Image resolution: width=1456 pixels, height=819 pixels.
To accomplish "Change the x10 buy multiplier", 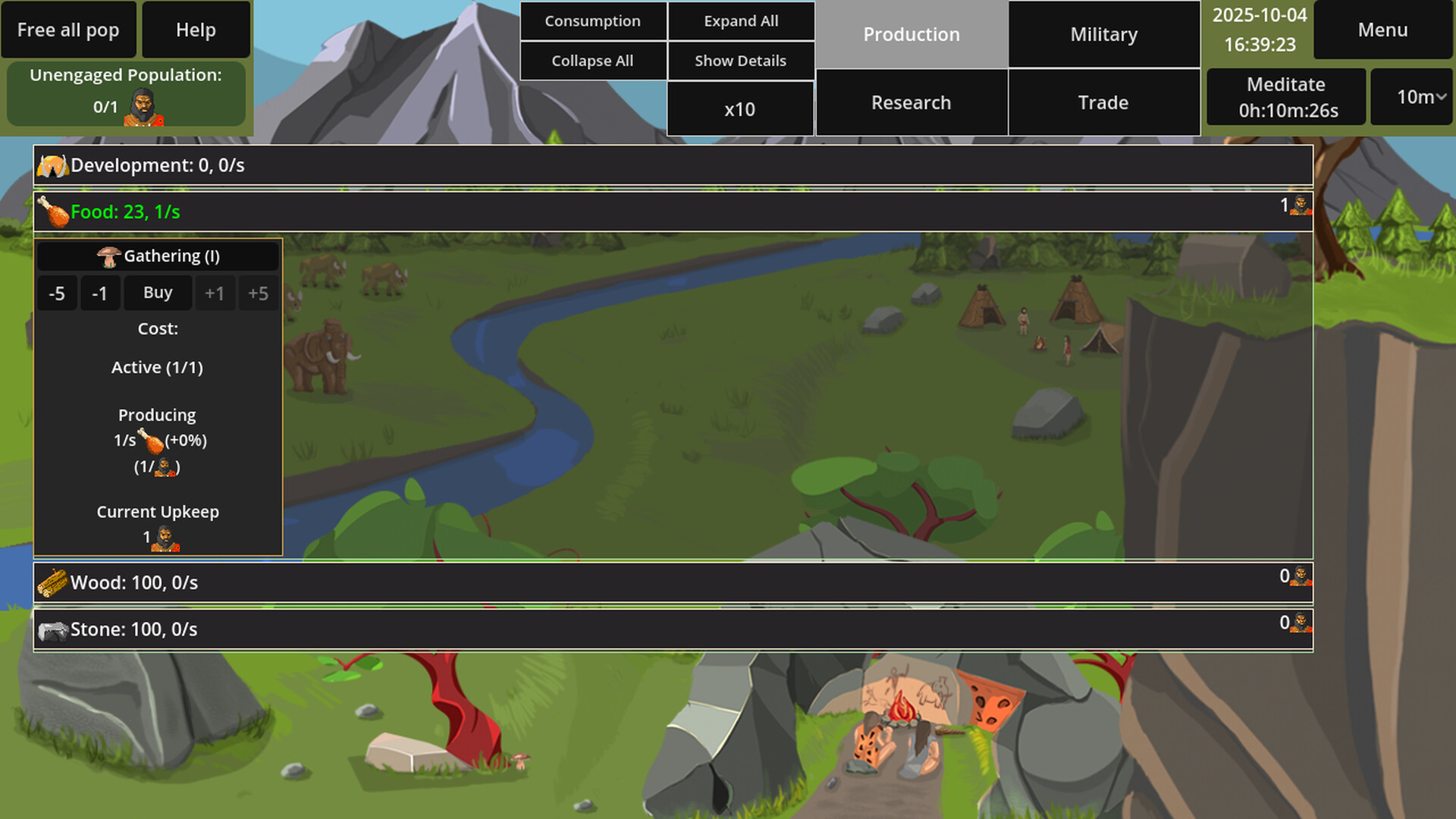I will click(739, 109).
